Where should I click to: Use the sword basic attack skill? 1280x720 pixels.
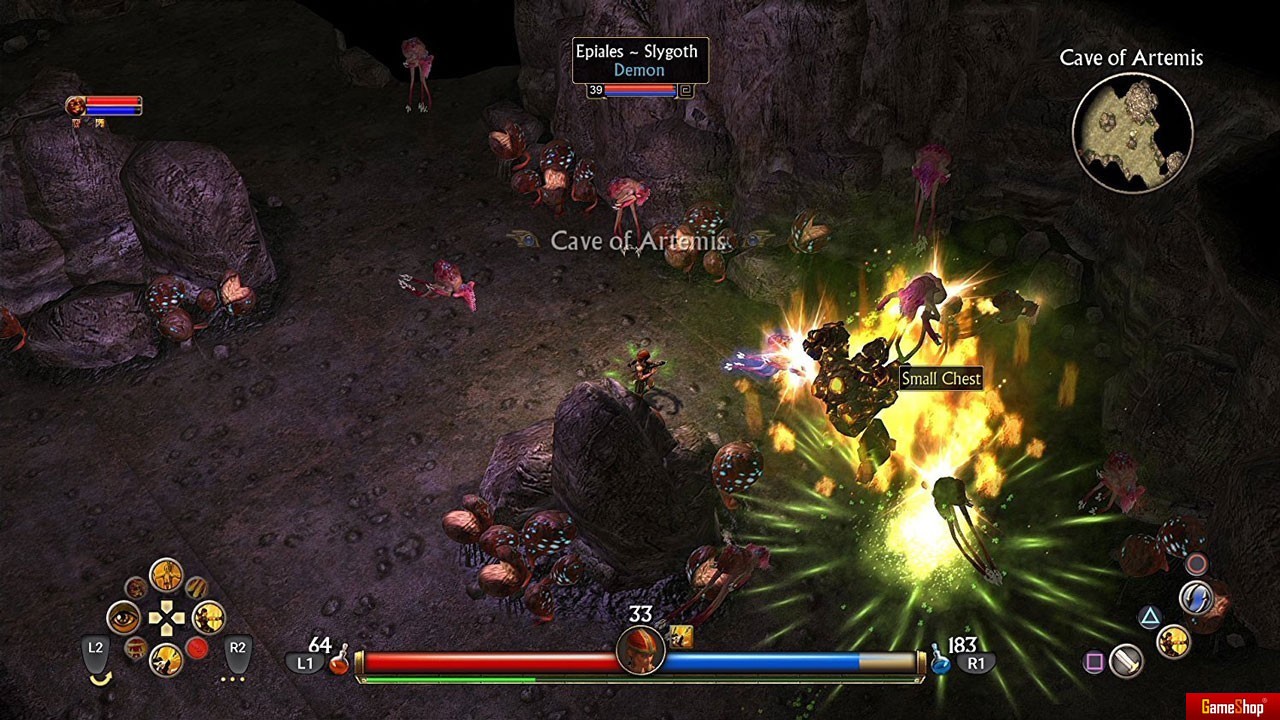(x=1127, y=661)
